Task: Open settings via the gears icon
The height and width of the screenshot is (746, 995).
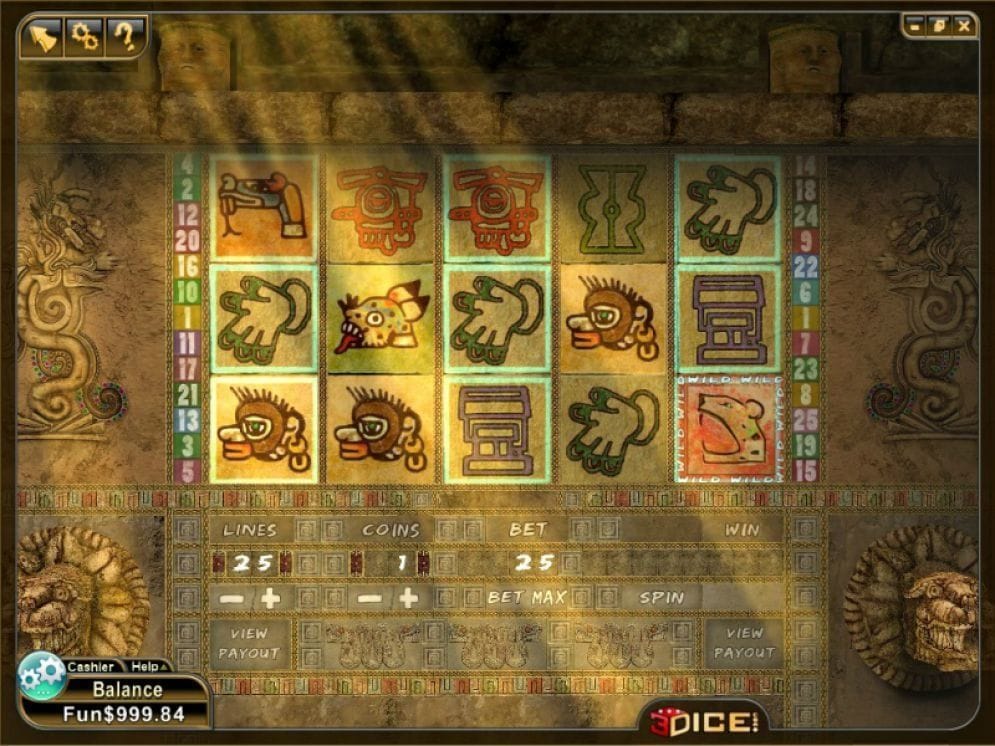Action: [85, 37]
